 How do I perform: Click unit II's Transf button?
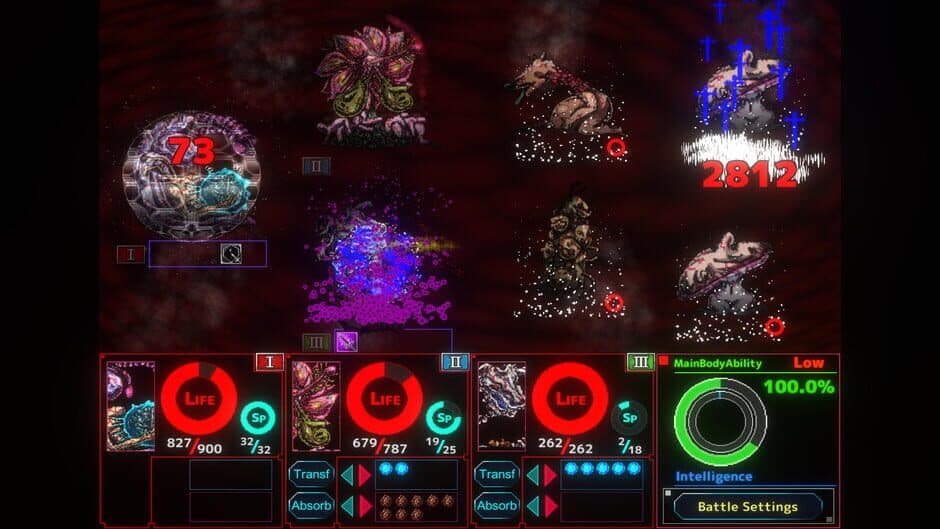point(311,474)
